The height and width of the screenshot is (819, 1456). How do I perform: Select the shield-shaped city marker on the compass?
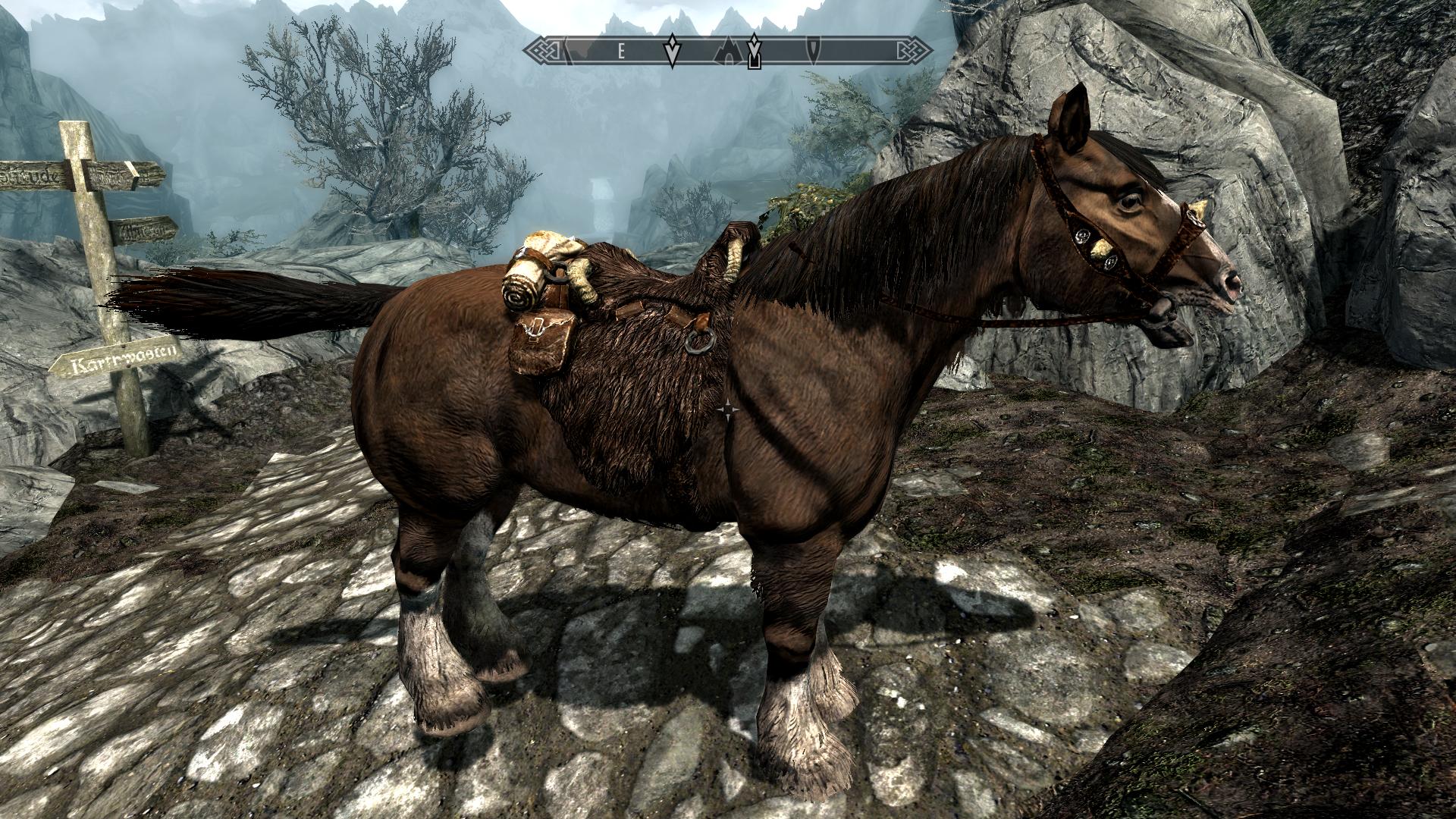click(813, 50)
